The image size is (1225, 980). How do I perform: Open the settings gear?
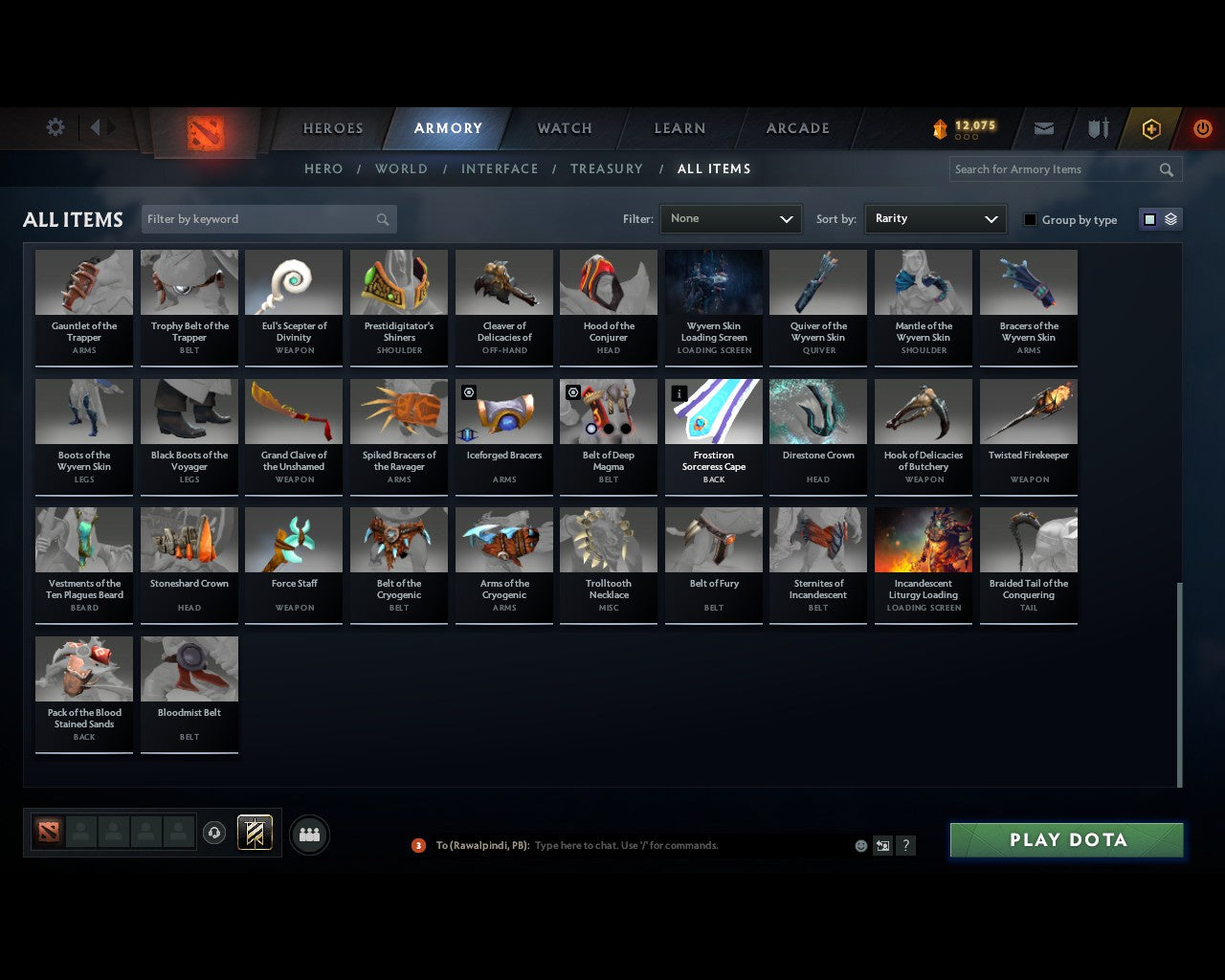click(x=55, y=127)
